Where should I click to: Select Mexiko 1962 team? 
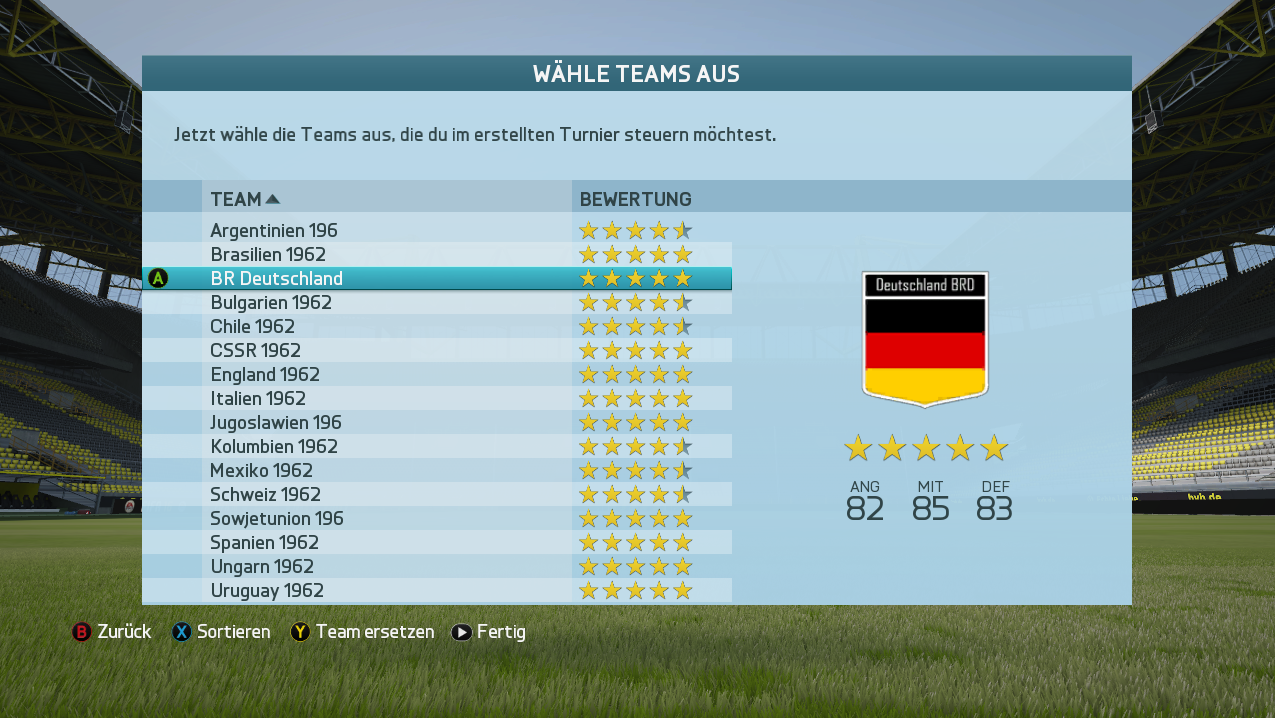coord(261,471)
